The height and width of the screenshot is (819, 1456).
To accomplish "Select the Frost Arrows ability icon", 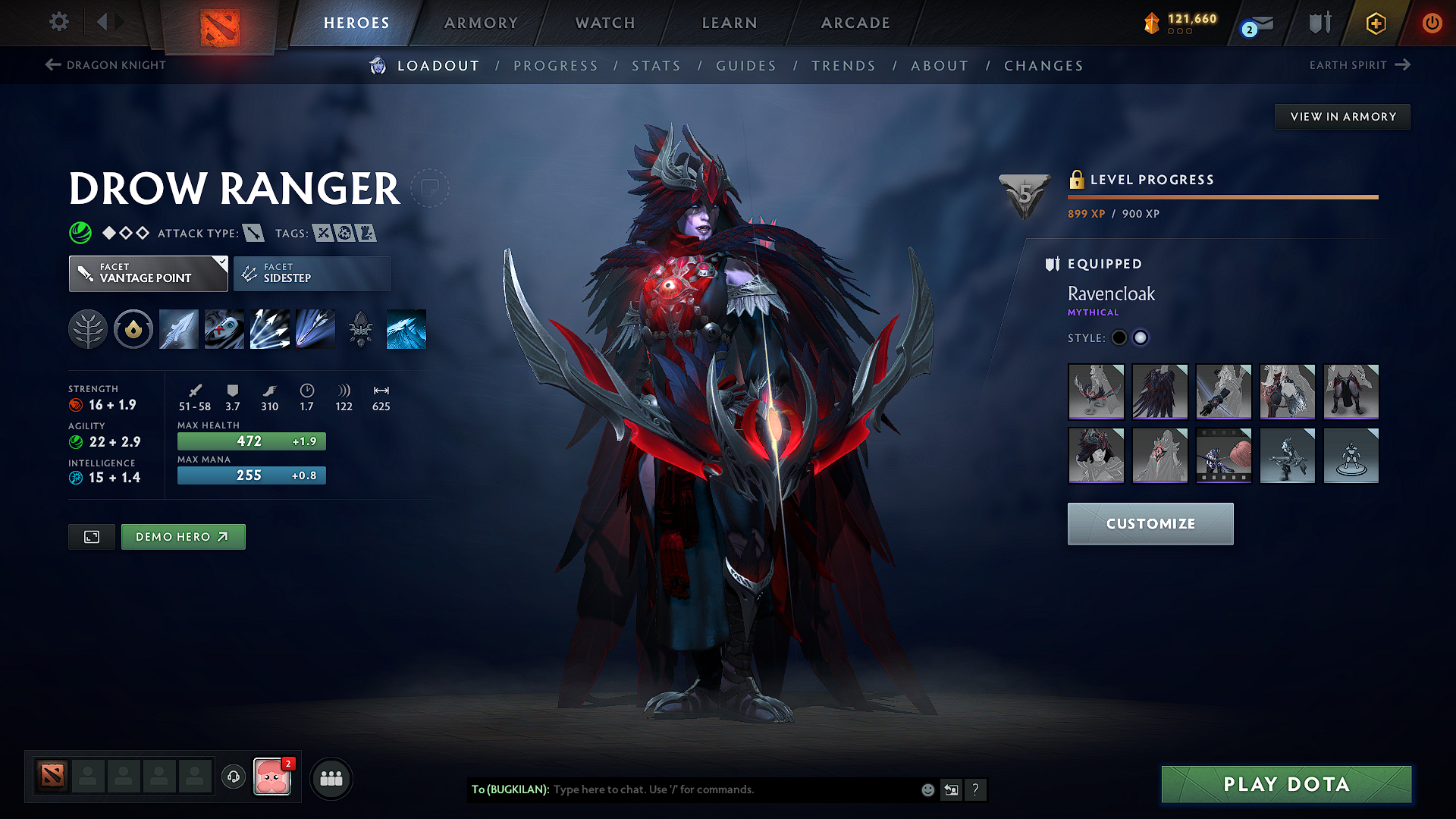I will pyautogui.click(x=178, y=328).
